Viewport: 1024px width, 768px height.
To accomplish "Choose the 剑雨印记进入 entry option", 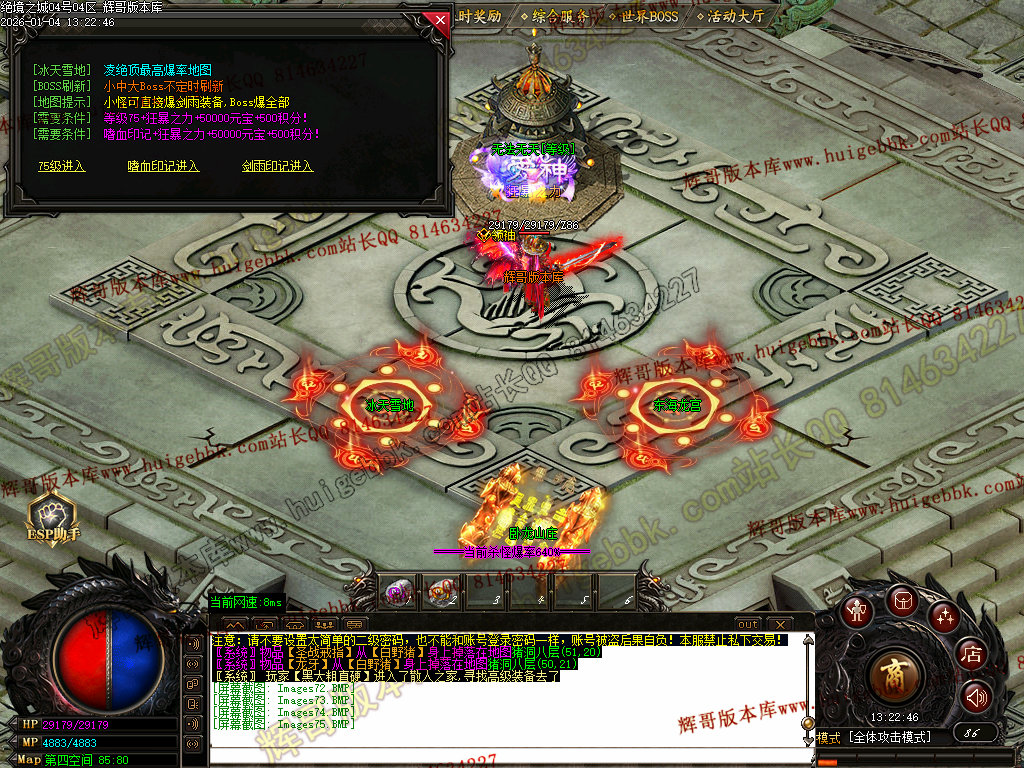I will pos(277,166).
